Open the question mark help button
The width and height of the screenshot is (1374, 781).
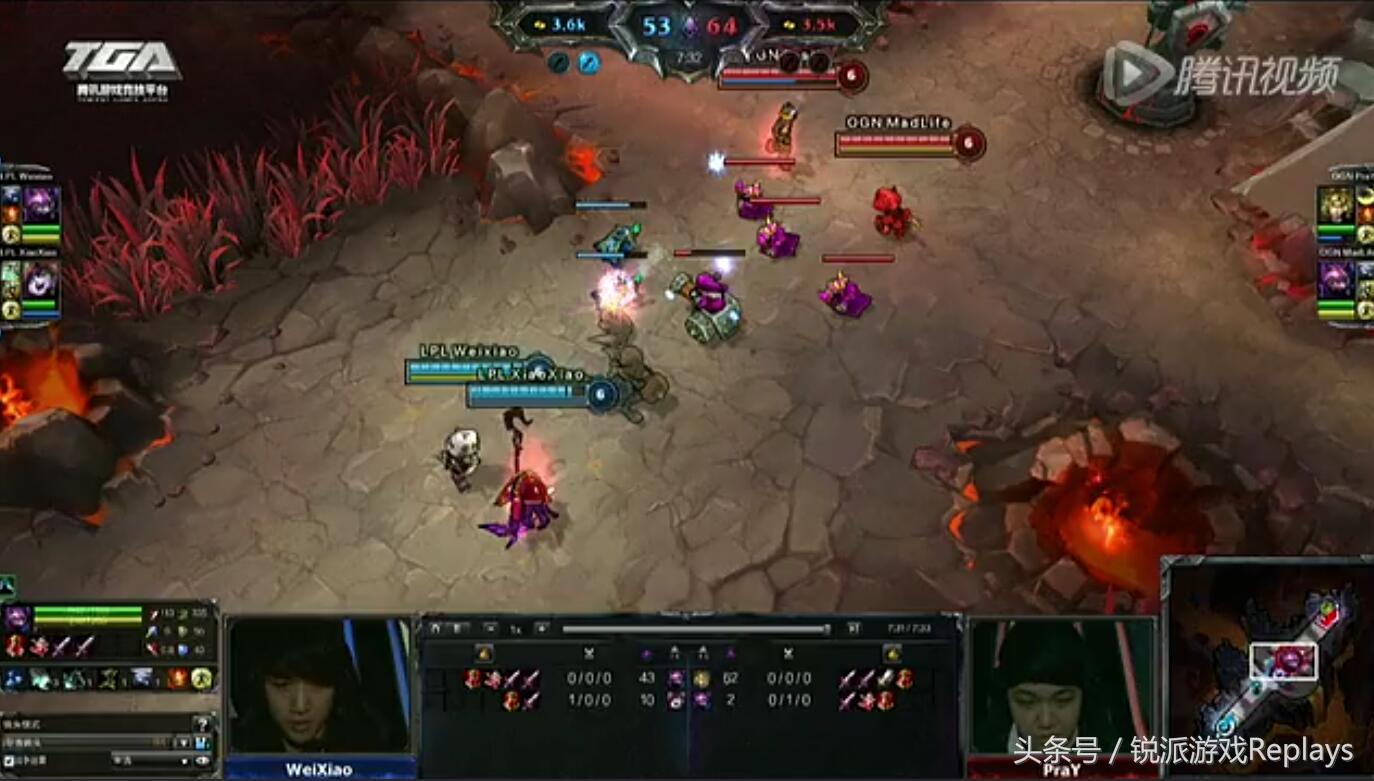203,723
